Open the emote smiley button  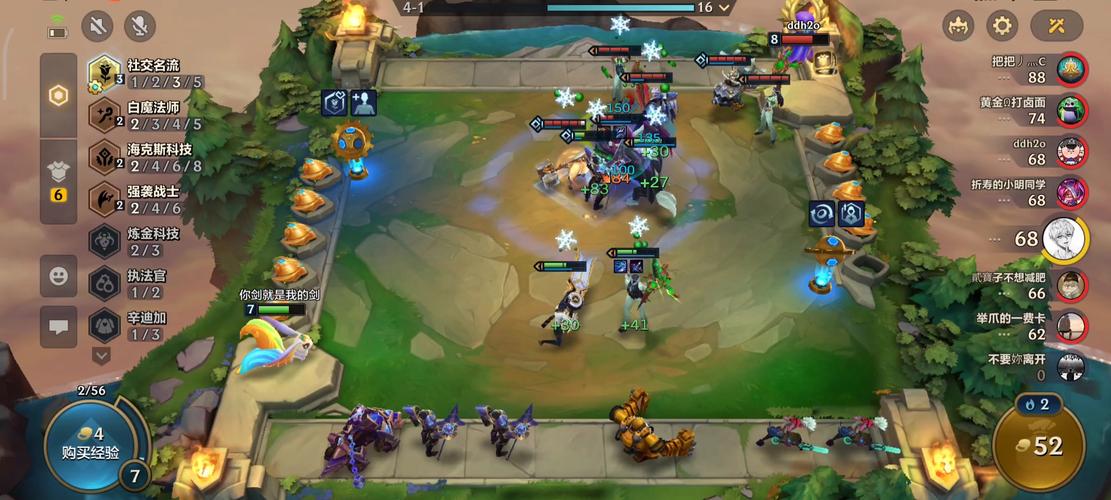tap(59, 275)
